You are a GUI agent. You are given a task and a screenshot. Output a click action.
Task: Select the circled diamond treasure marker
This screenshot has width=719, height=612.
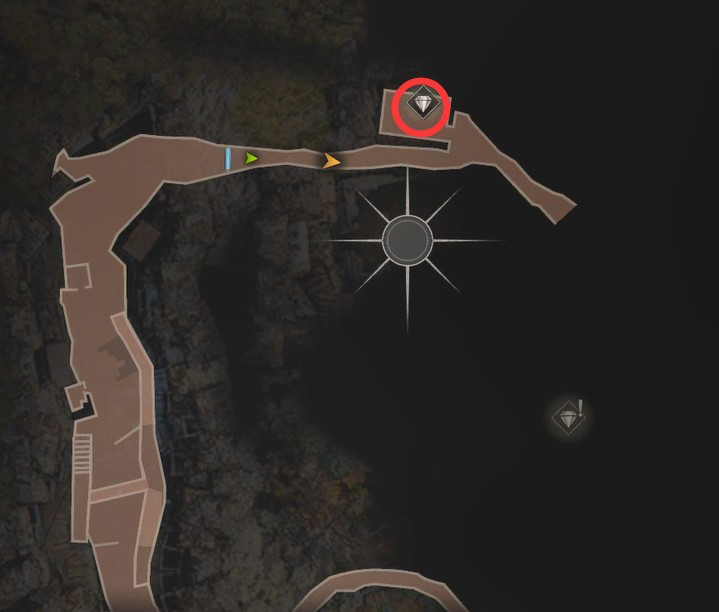click(422, 104)
